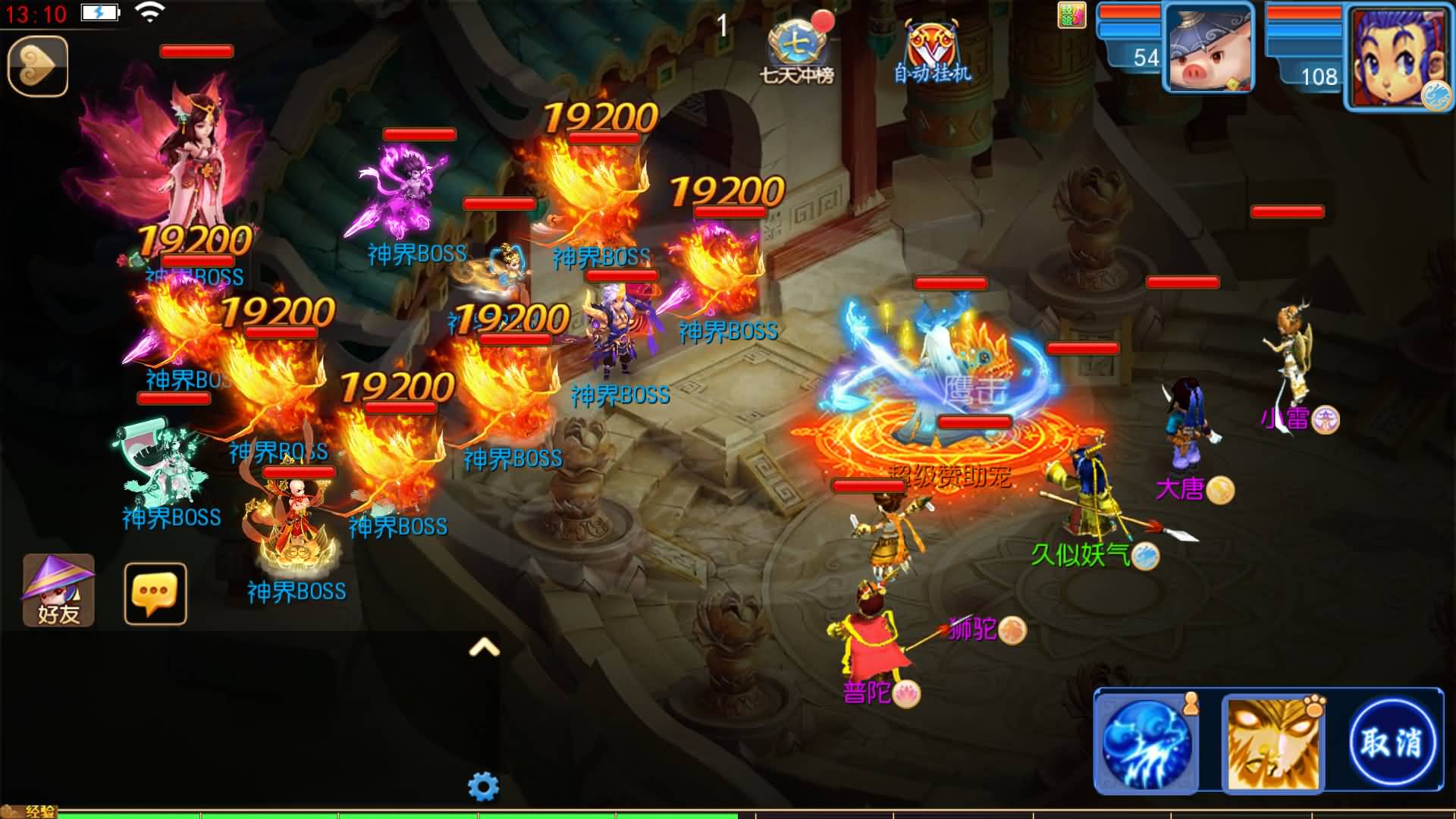
Task: Open the 七天冲榜 seven-day ranking event
Action: [x=796, y=50]
